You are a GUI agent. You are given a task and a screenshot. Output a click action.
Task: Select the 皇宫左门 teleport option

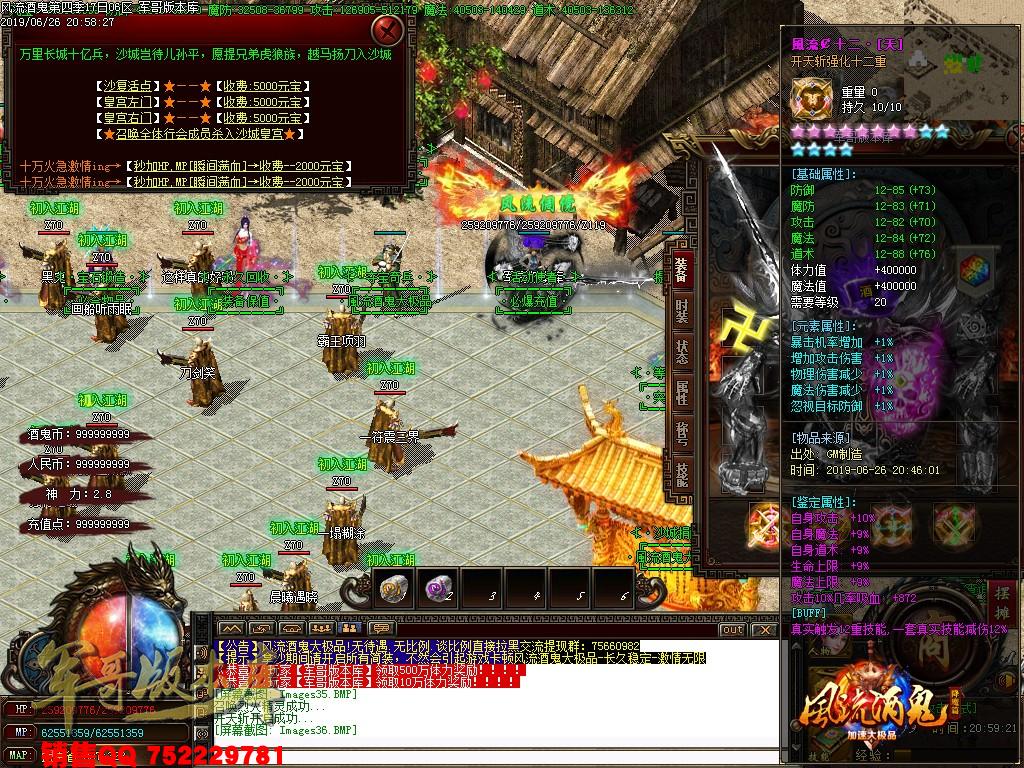click(x=127, y=102)
